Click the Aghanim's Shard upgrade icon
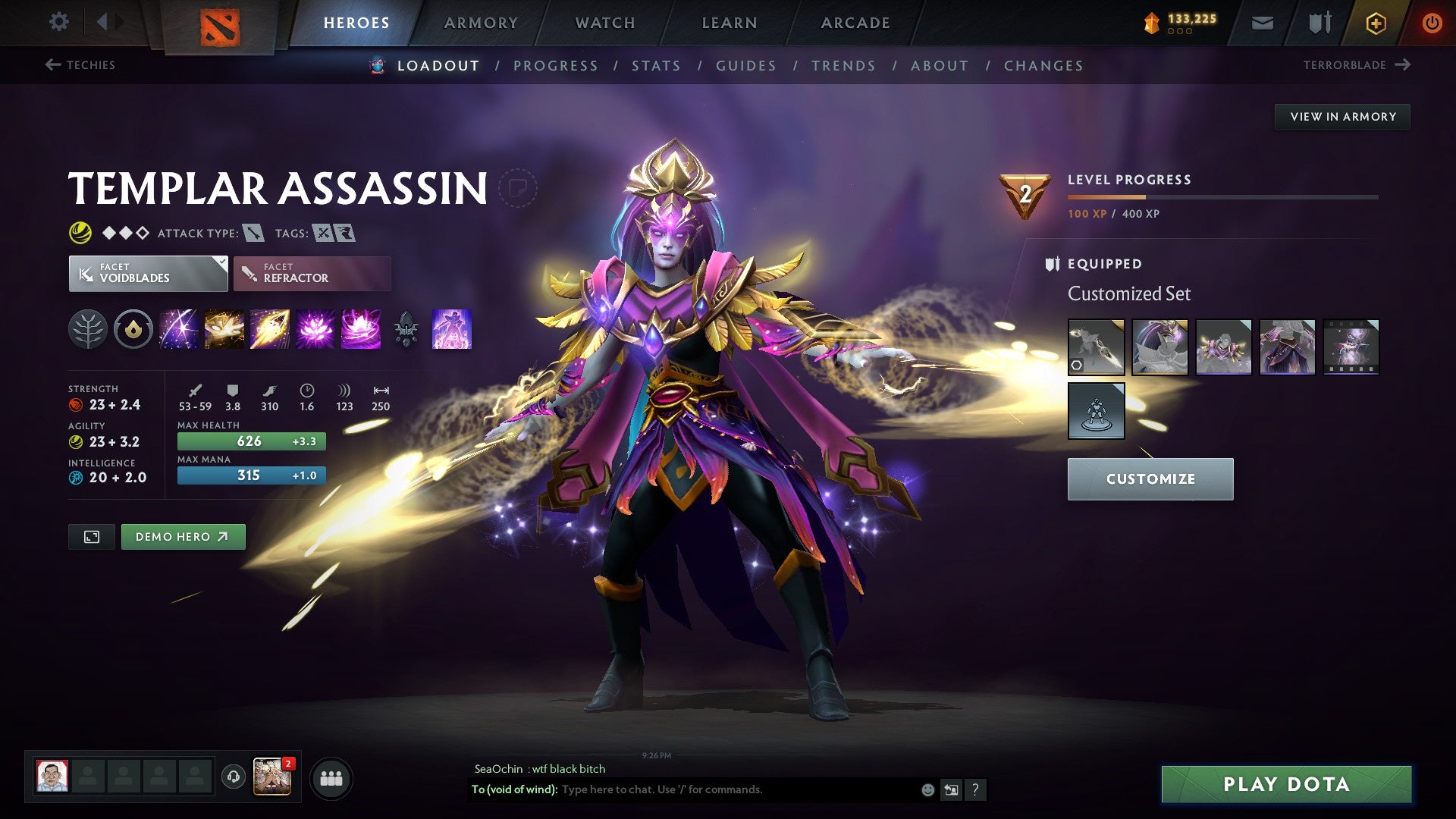Viewport: 1456px width, 819px height. (x=407, y=329)
